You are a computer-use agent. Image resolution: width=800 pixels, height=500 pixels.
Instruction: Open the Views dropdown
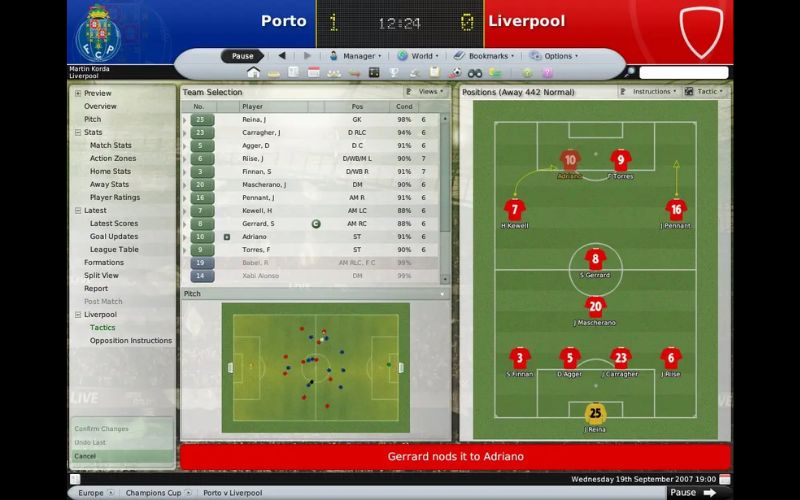[x=427, y=91]
